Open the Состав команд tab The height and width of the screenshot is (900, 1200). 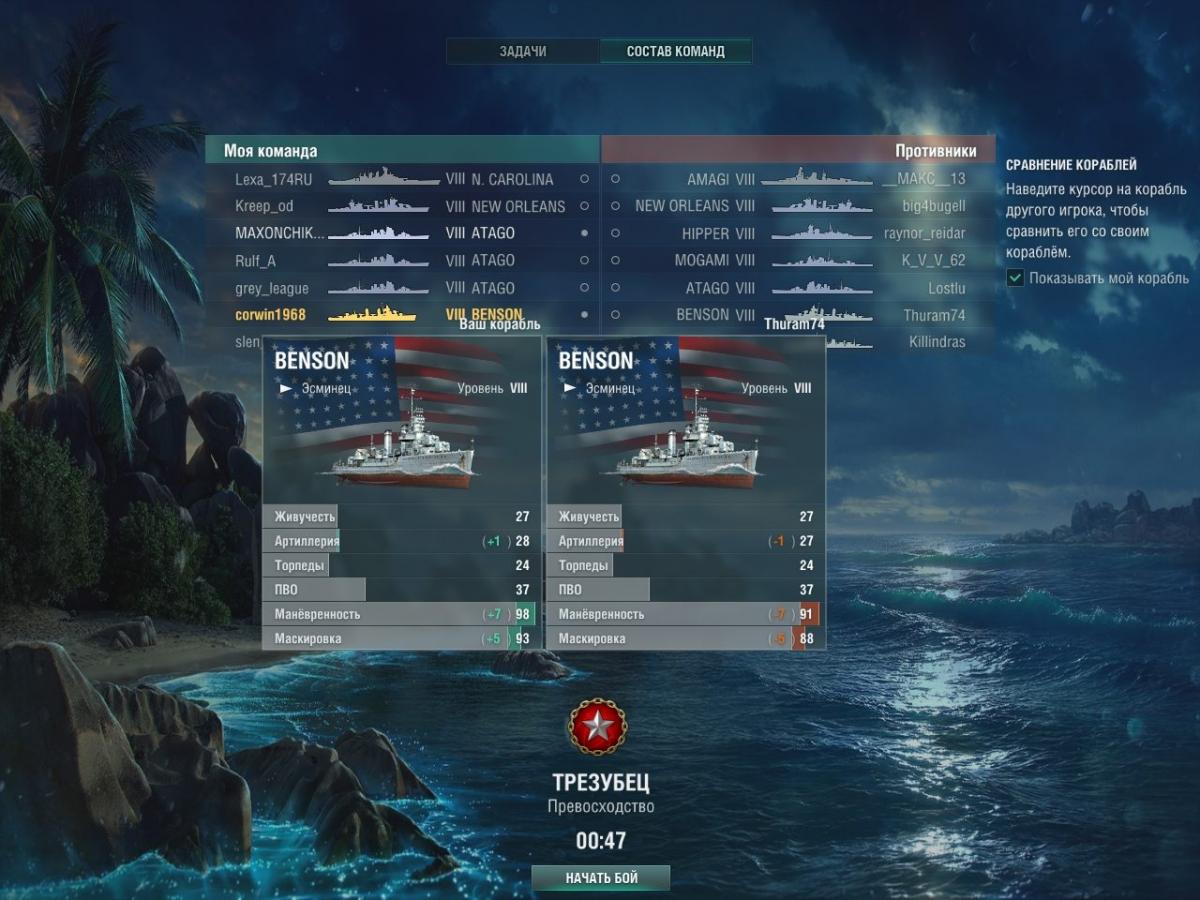(676, 51)
